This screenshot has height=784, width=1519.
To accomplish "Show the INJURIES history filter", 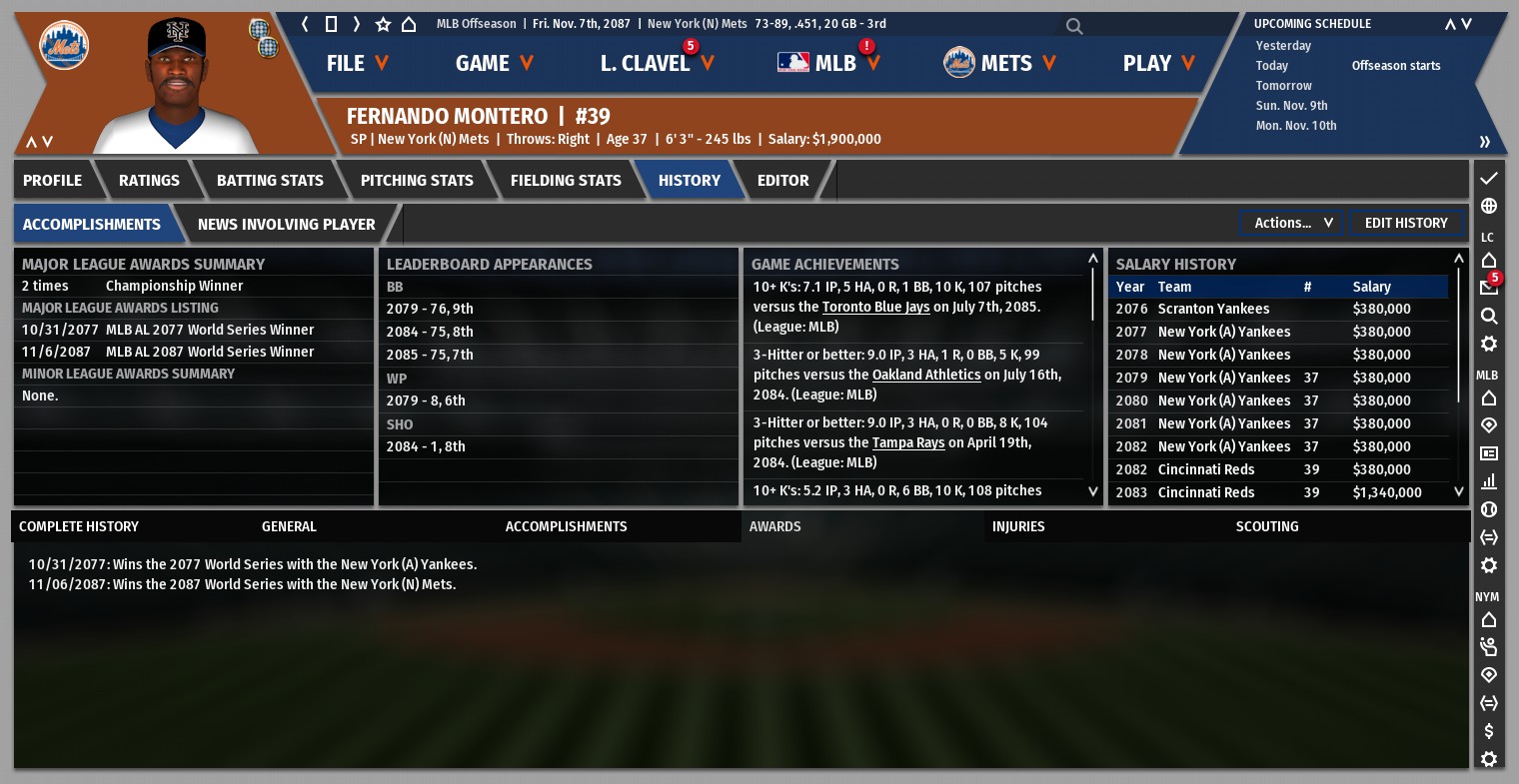I will 1018,526.
